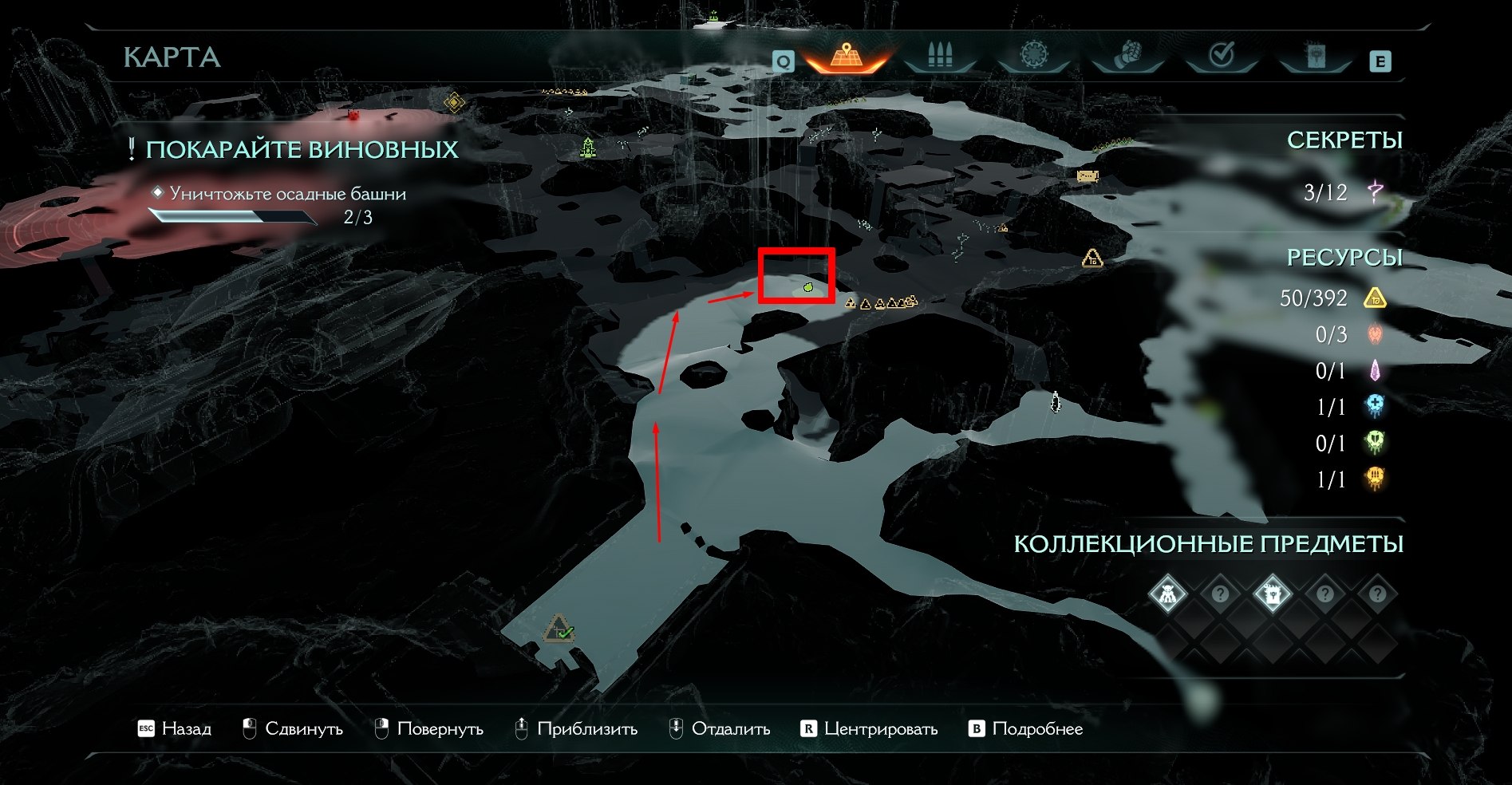Screen dimensions: 1512x785
Task: Open the flaming codex book tab
Action: point(1315,56)
